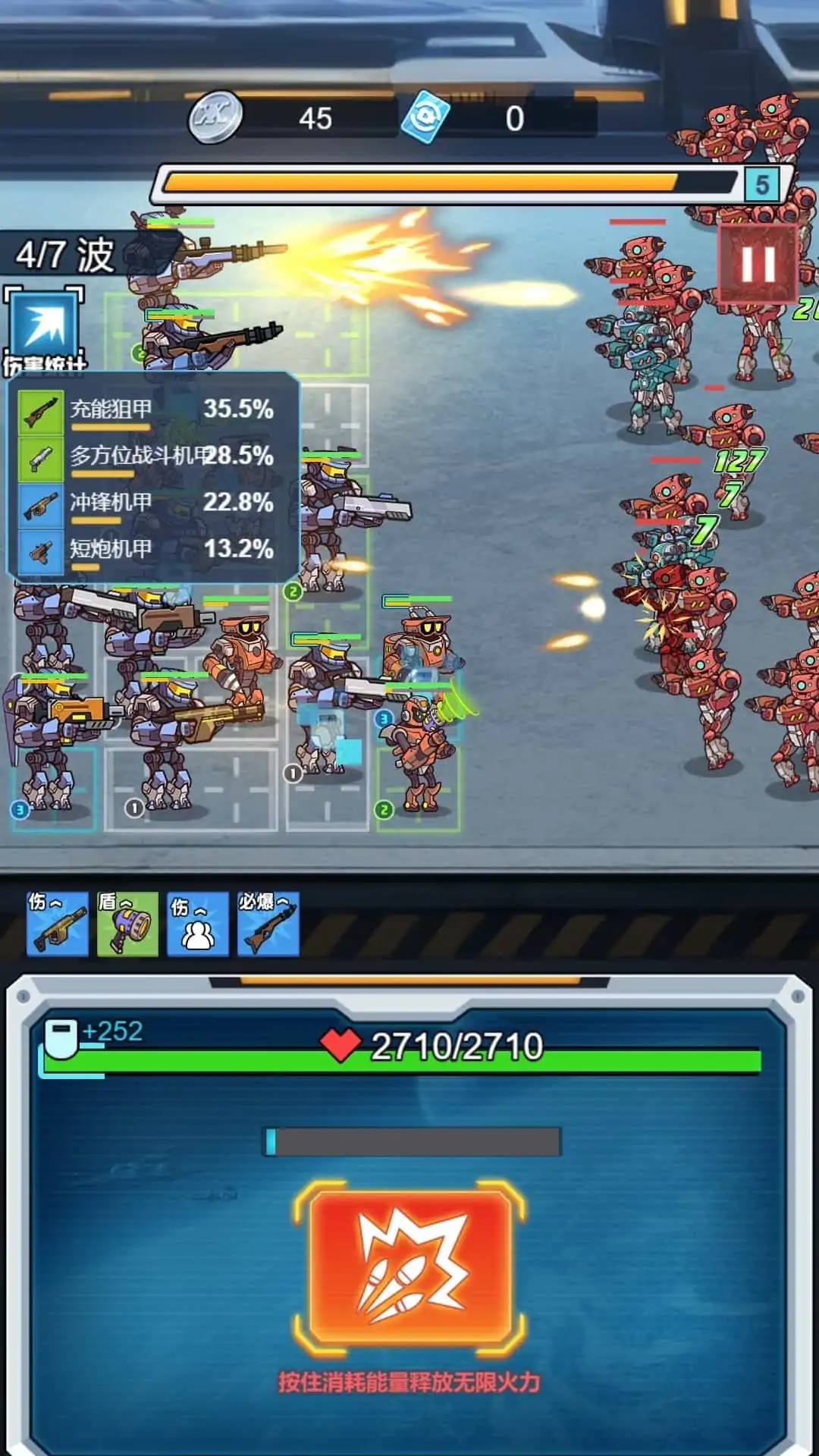Activate the unlimited firepower rocket button
The height and width of the screenshot is (1456, 819).
[x=409, y=1266]
